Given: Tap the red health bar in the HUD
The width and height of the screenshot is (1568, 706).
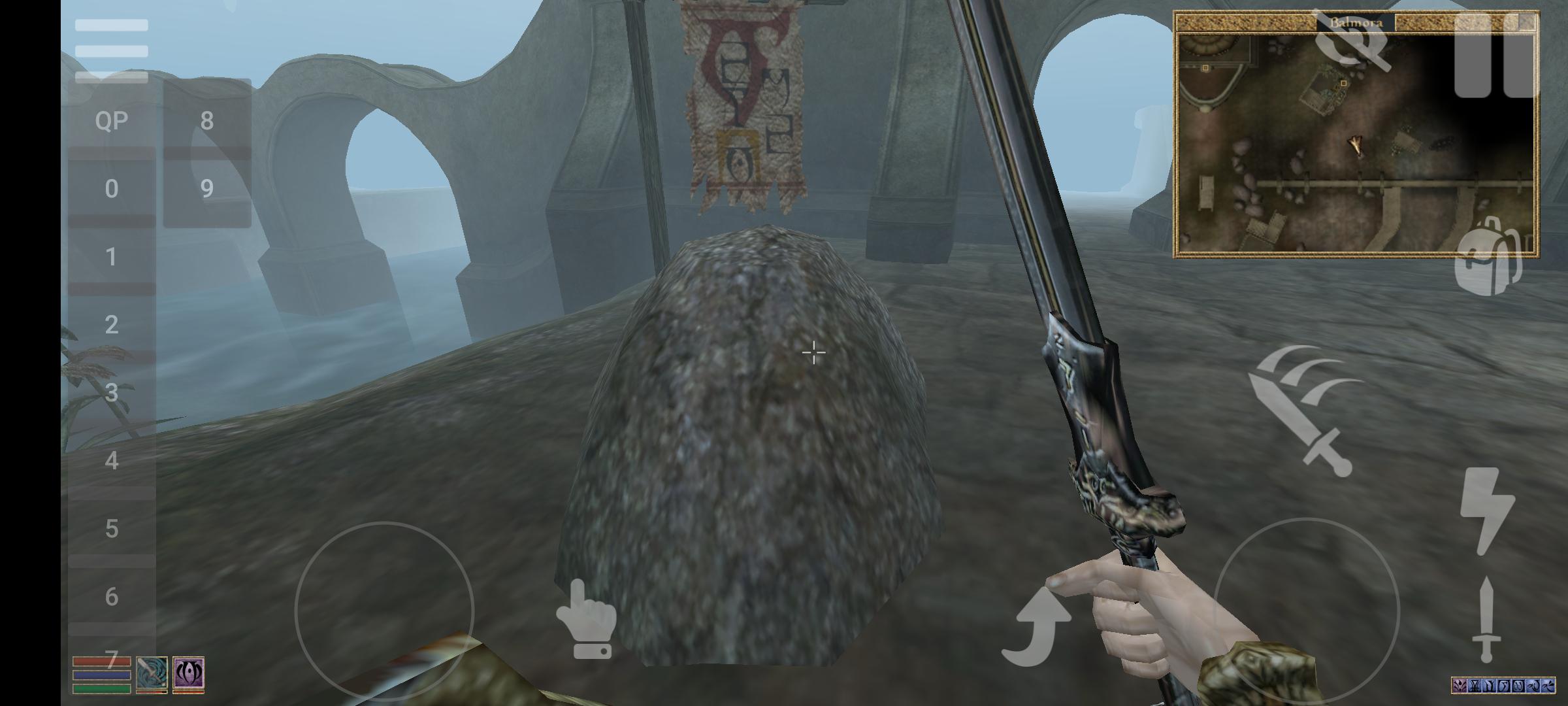Looking at the screenshot, I should point(101,662).
